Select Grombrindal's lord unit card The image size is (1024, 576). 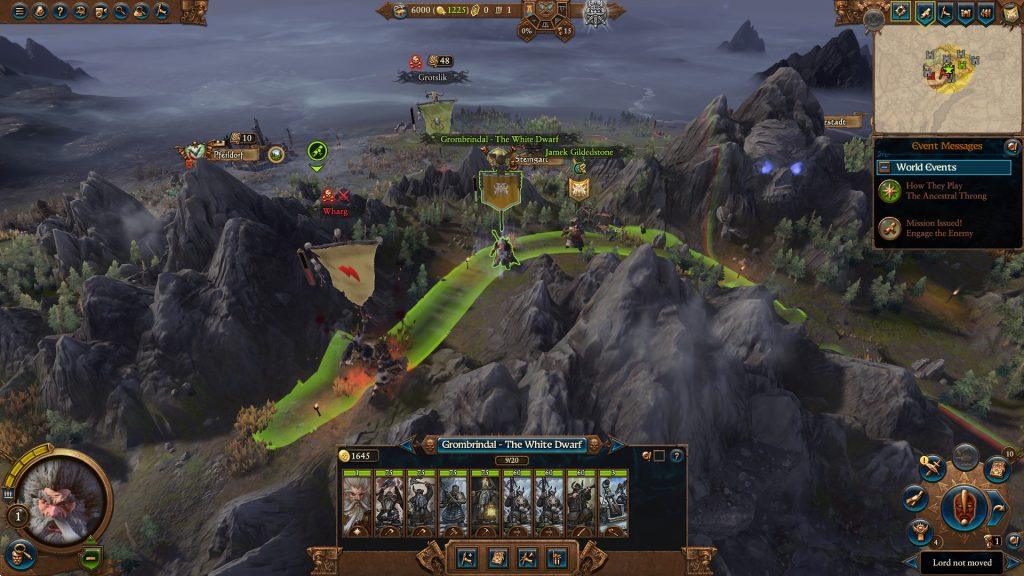coord(357,504)
